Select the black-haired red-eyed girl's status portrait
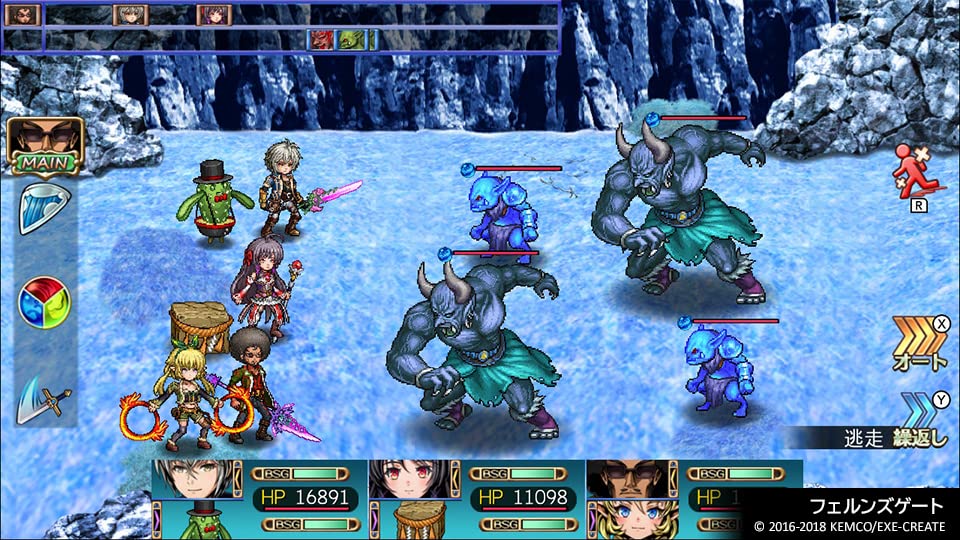Image resolution: width=960 pixels, height=540 pixels. [x=412, y=479]
